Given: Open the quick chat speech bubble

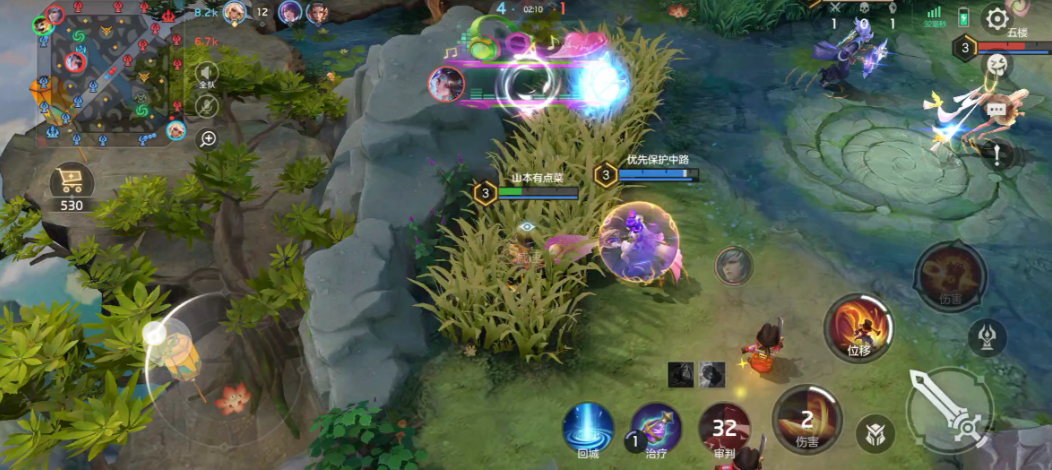Looking at the screenshot, I should click(996, 110).
